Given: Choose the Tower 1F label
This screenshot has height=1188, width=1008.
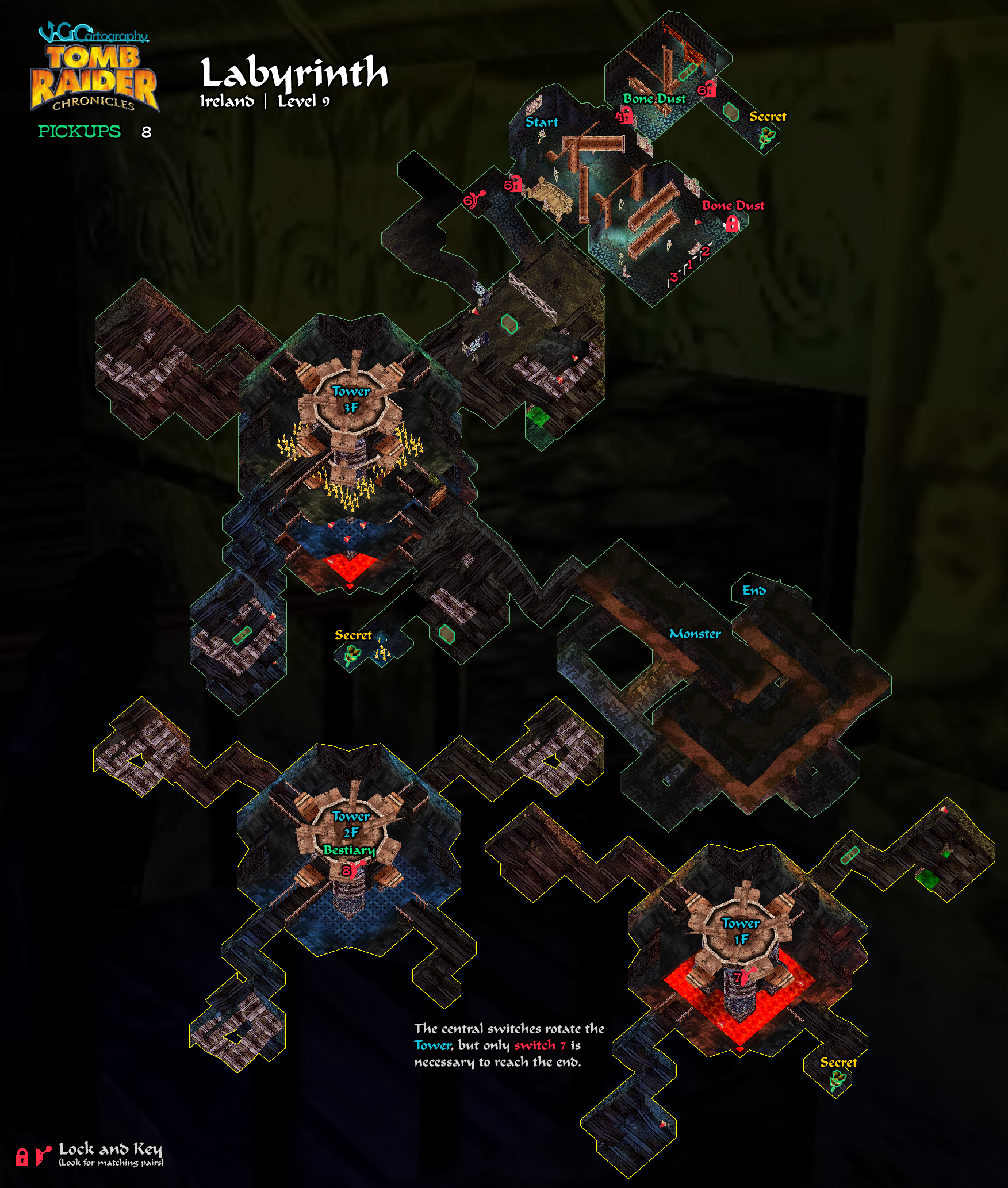Looking at the screenshot, I should (x=741, y=931).
